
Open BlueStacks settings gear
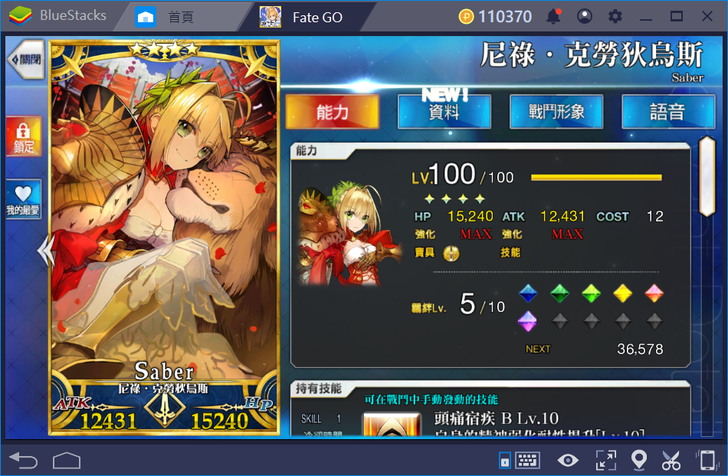pos(615,17)
